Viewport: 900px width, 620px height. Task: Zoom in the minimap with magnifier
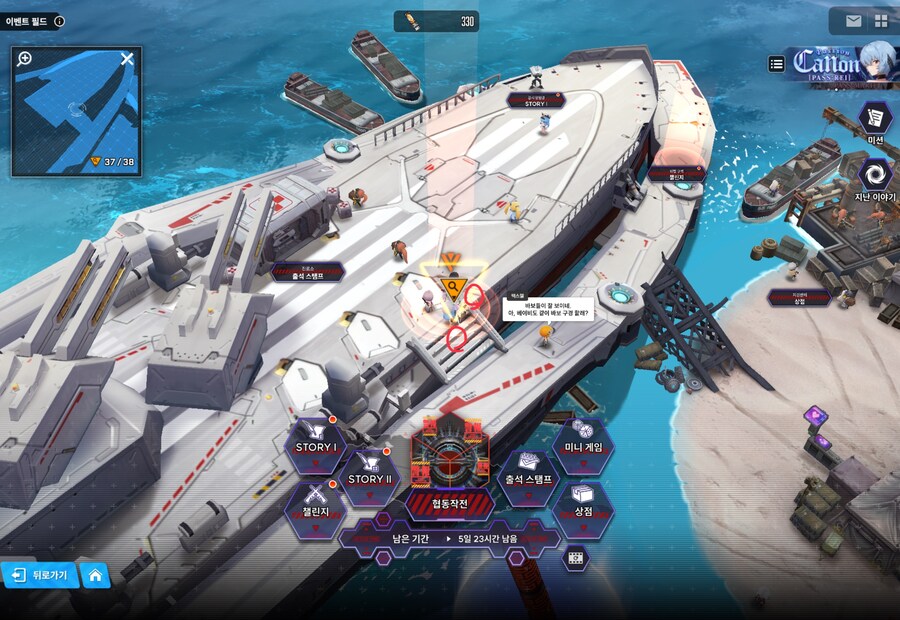[25, 59]
